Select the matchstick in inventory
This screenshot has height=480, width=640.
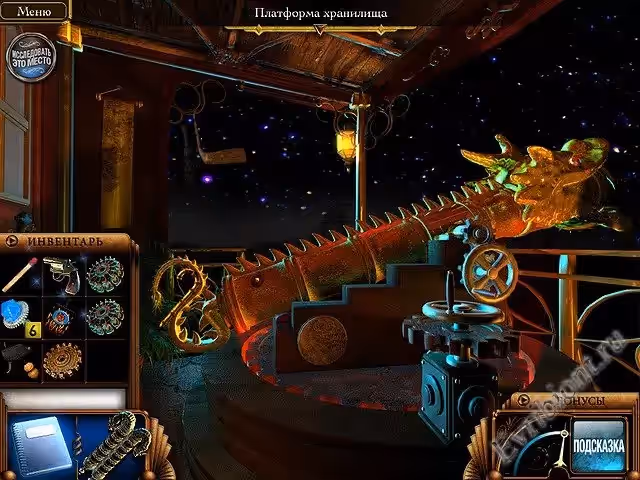click(x=21, y=273)
